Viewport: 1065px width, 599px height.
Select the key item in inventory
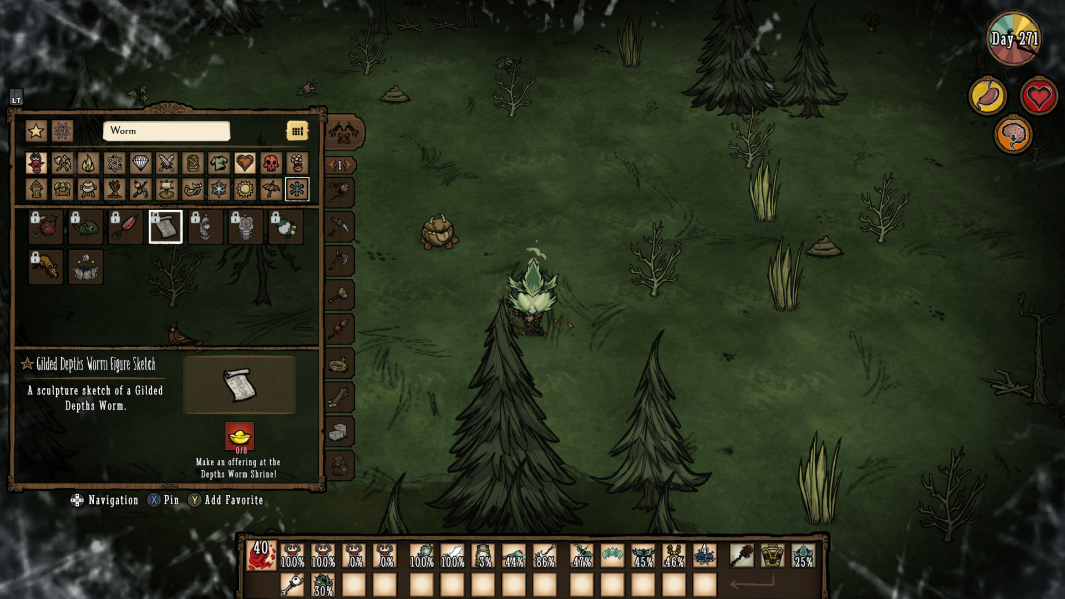pos(292,585)
